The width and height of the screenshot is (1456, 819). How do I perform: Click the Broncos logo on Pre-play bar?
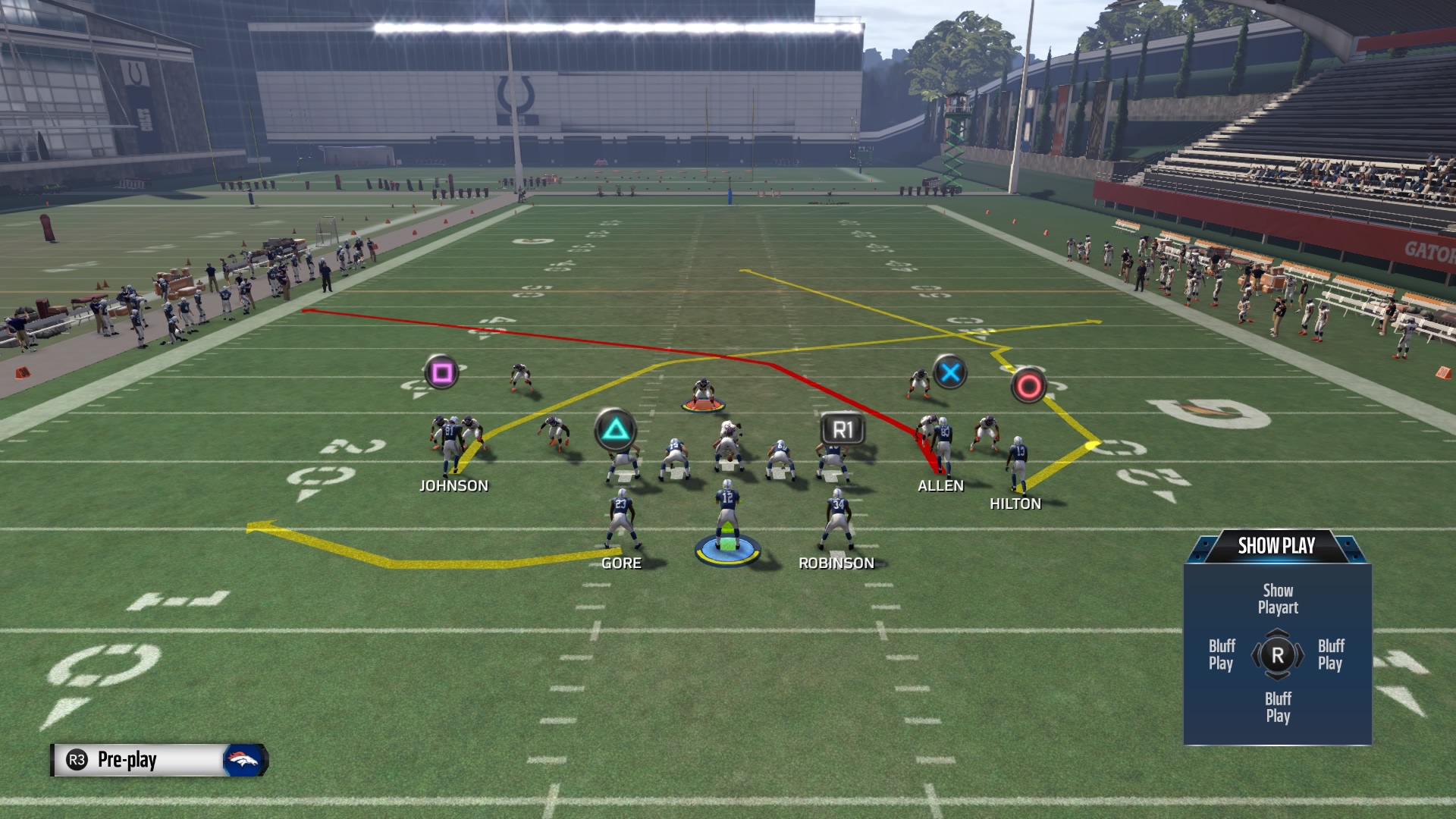pos(244,760)
